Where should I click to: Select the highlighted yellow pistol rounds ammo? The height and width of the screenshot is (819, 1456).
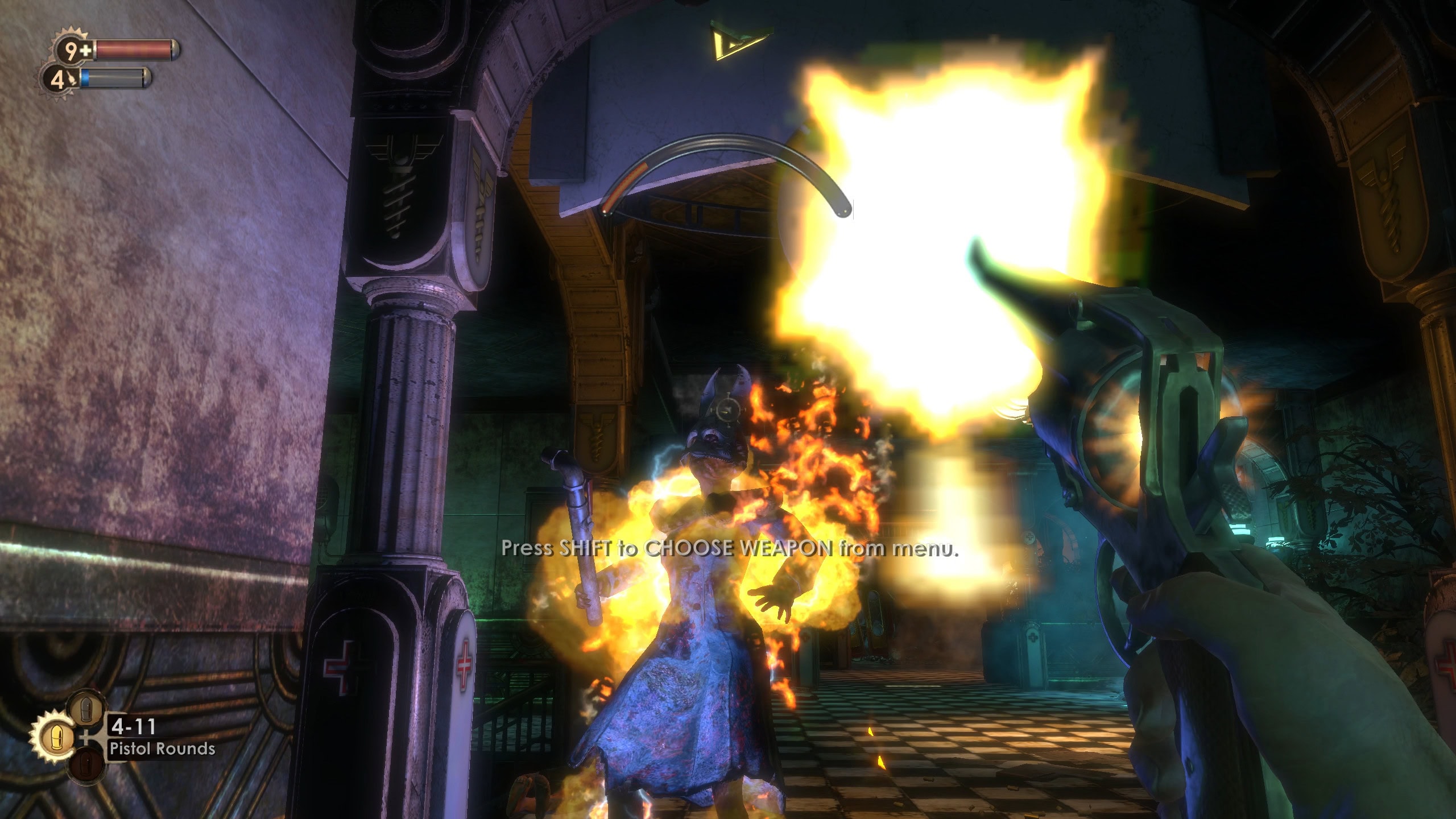tap(55, 736)
